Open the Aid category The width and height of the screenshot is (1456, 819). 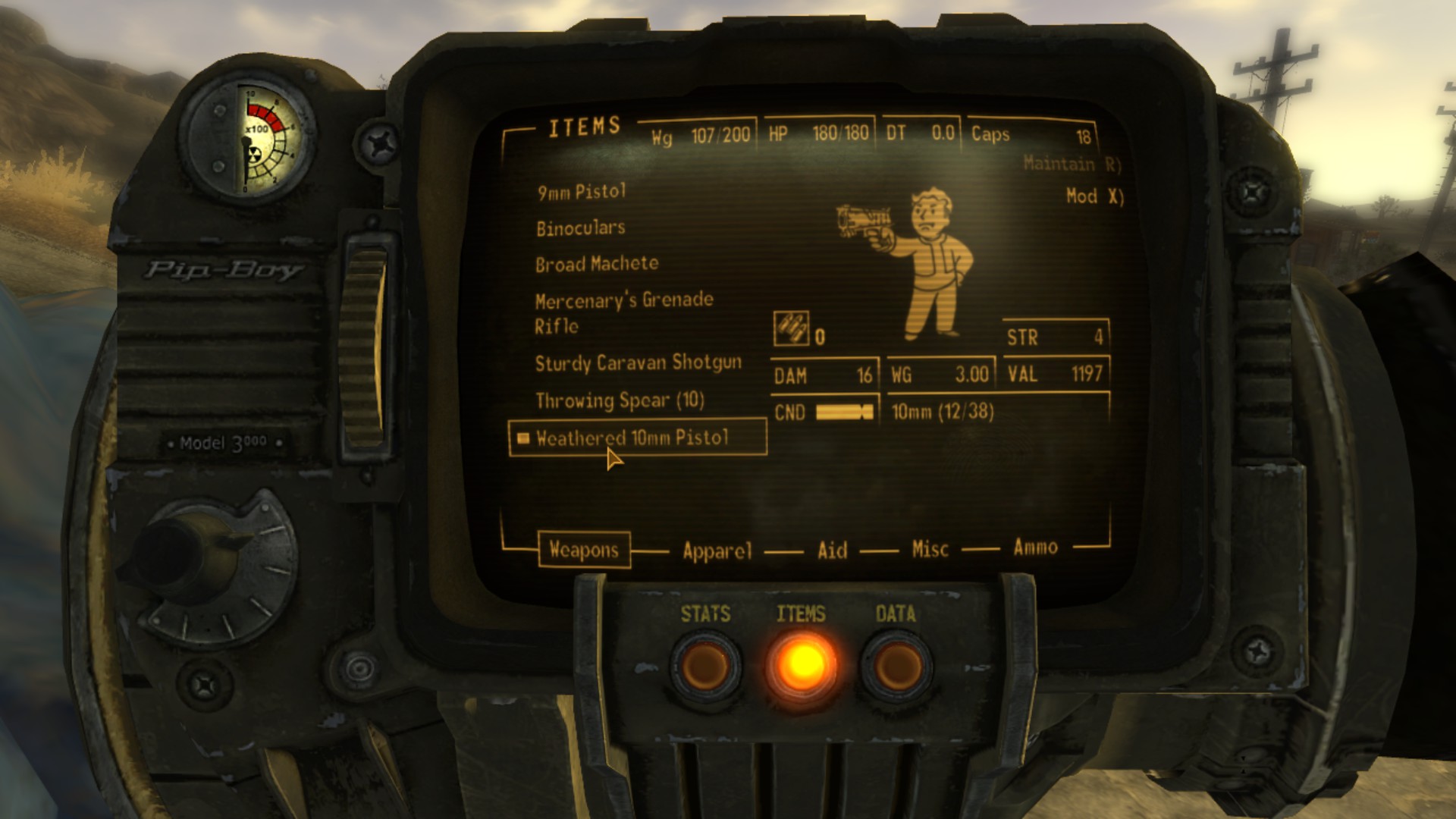click(832, 550)
